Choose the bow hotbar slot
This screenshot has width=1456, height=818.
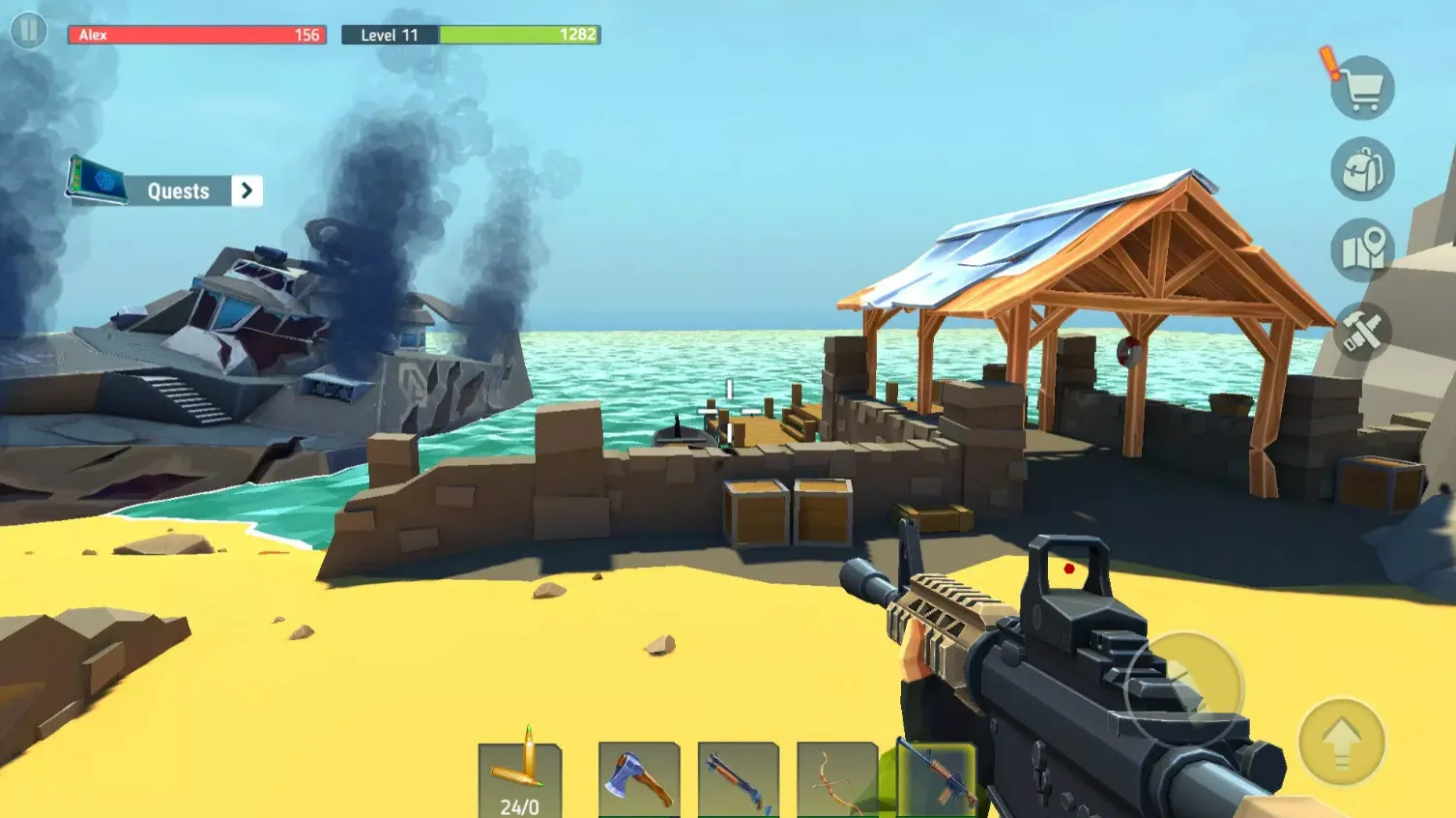coord(837,779)
